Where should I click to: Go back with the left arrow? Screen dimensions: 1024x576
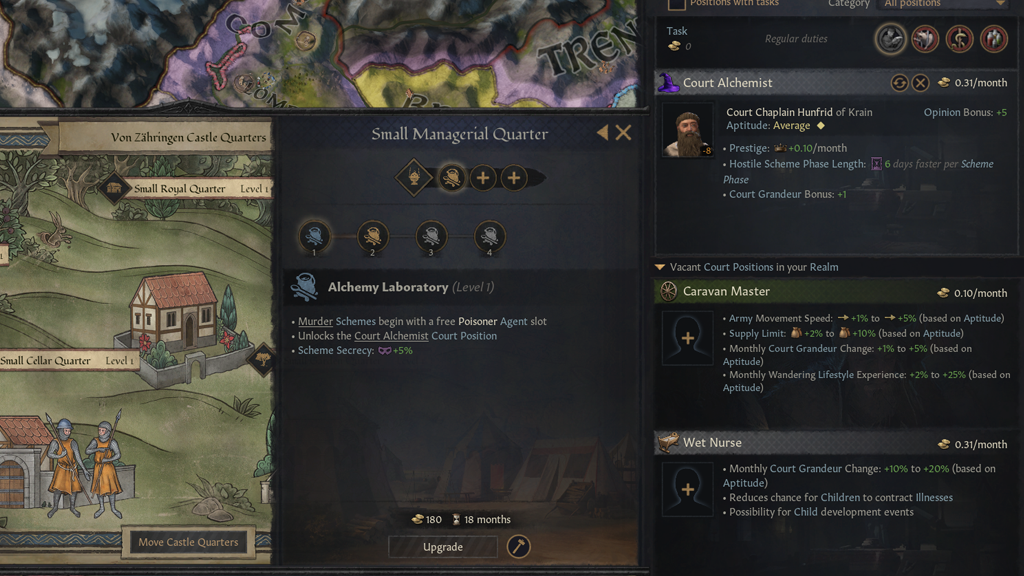tap(602, 133)
